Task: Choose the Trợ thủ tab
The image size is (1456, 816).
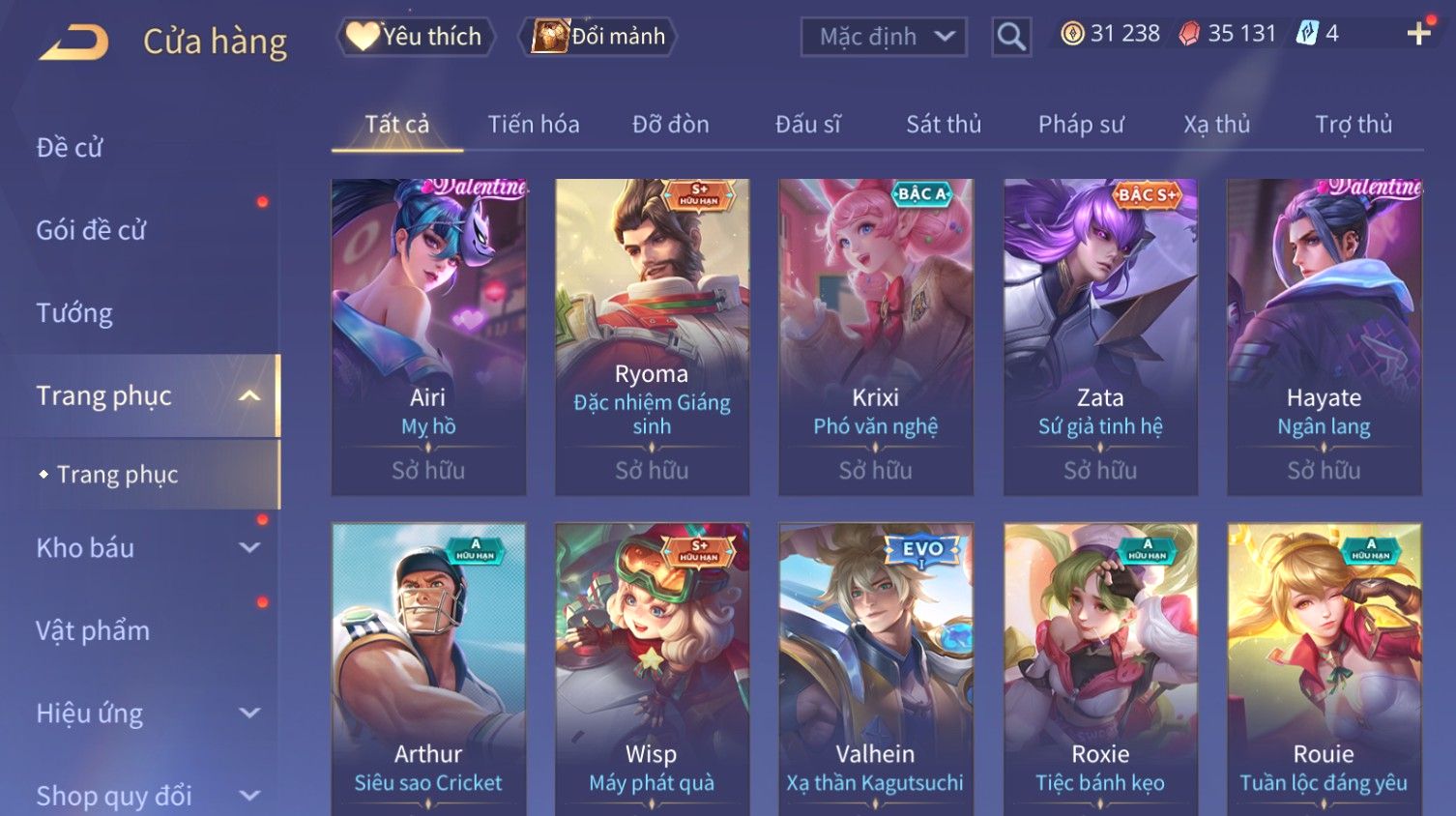Action: click(x=1353, y=125)
